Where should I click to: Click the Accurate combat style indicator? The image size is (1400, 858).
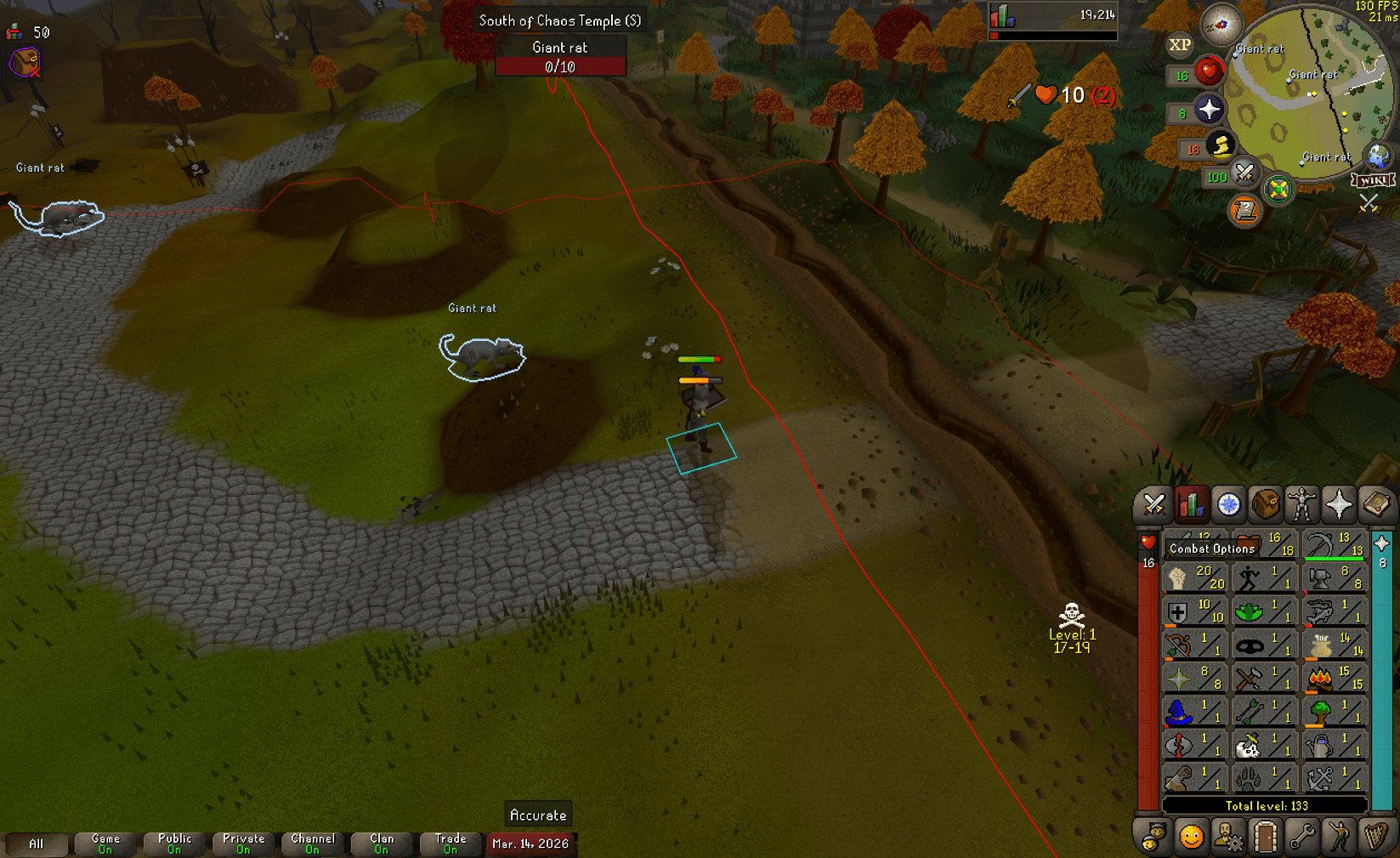click(x=537, y=814)
